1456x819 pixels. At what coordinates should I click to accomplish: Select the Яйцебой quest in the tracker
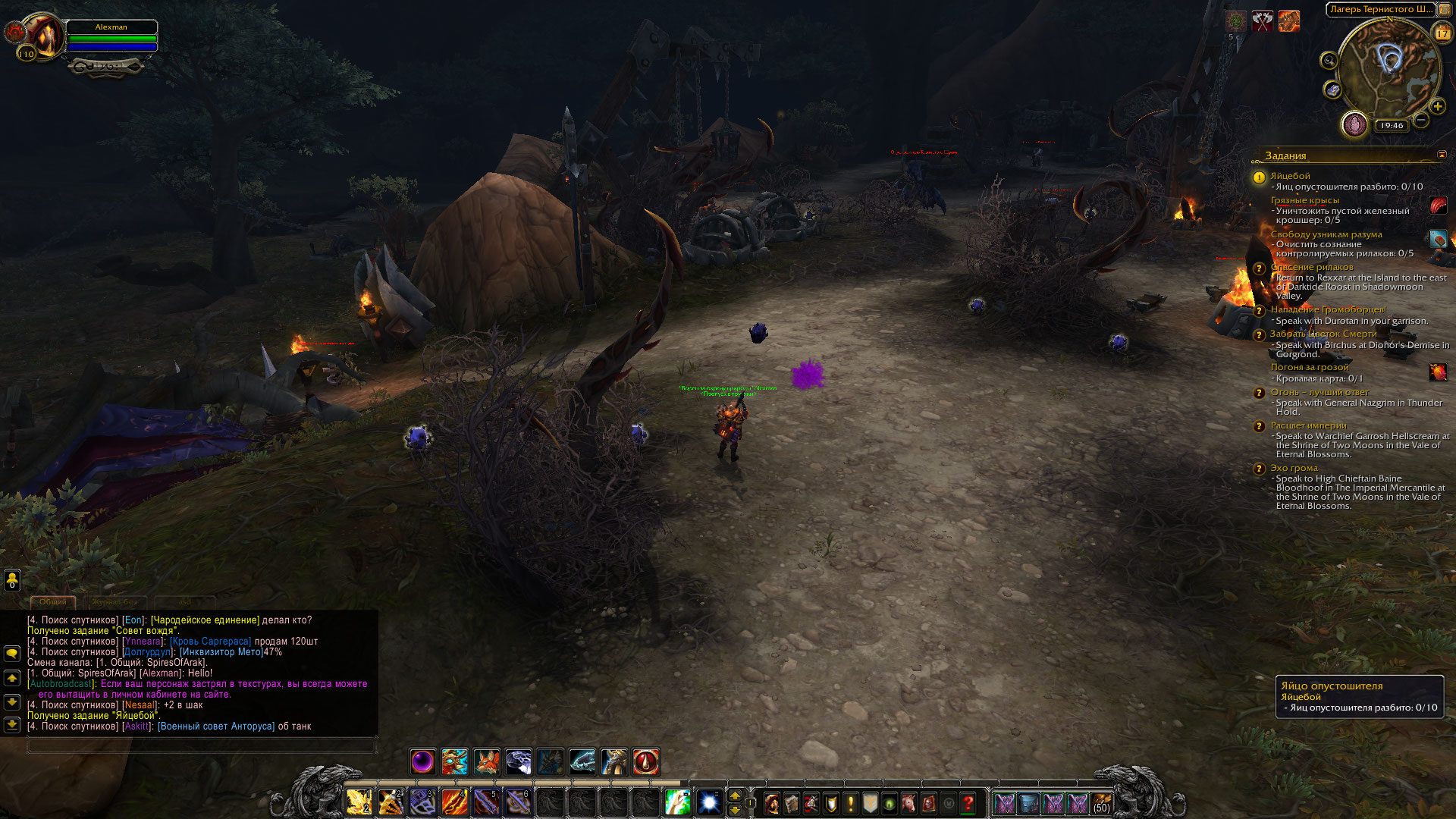click(x=1290, y=176)
